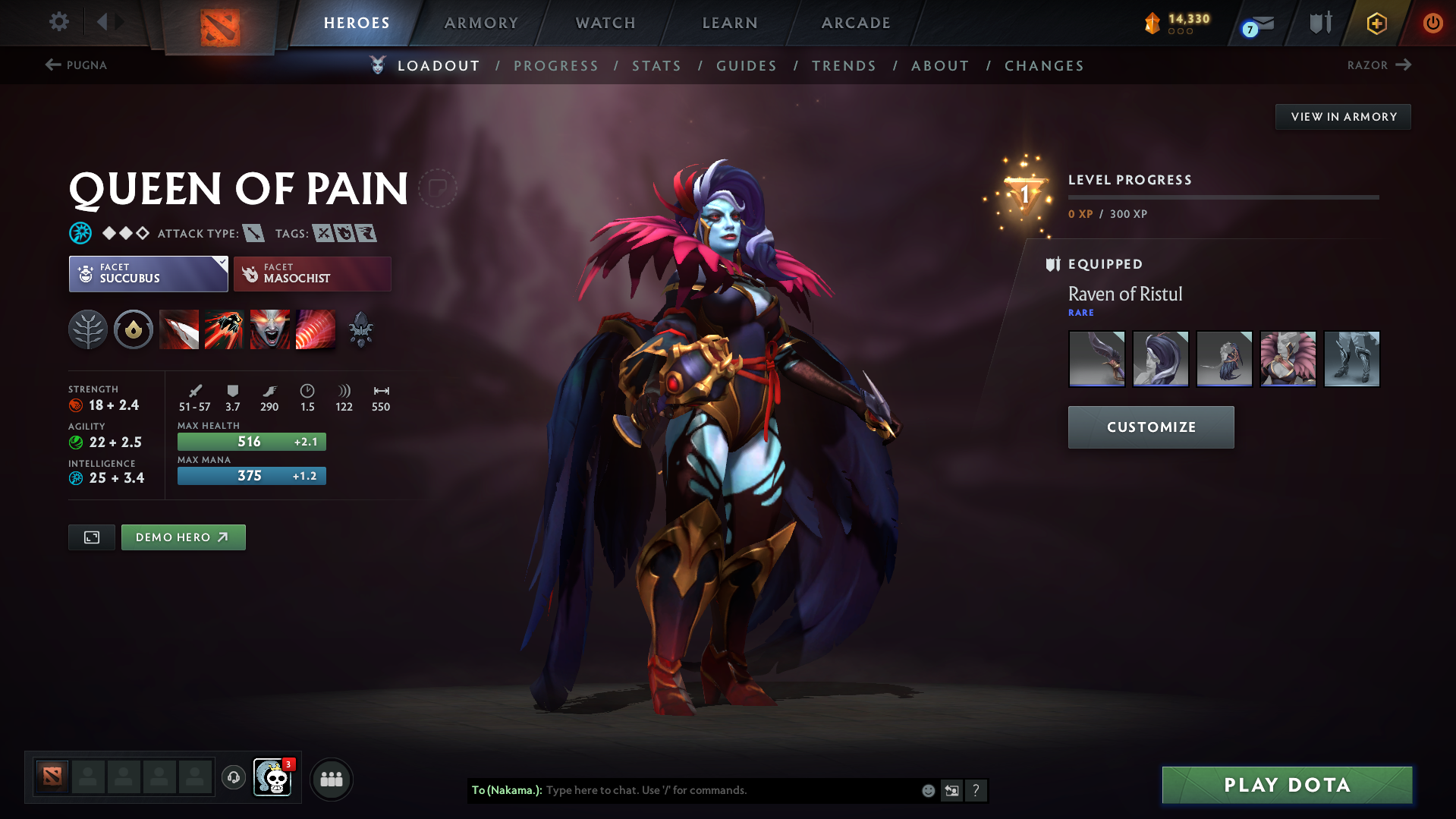
Task: Click the headset voice chat icon
Action: coord(233,779)
